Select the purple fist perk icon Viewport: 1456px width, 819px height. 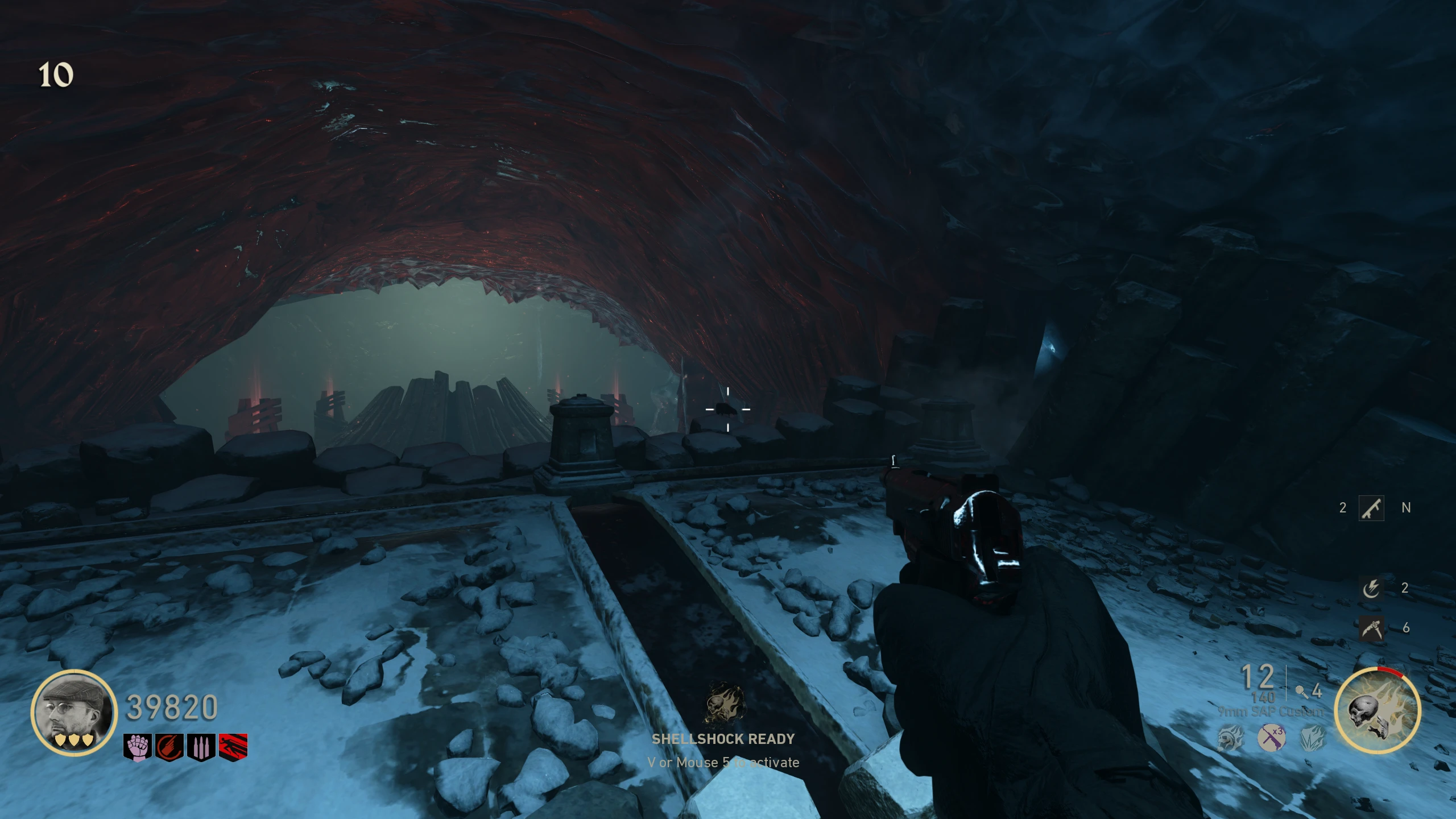[x=137, y=747]
